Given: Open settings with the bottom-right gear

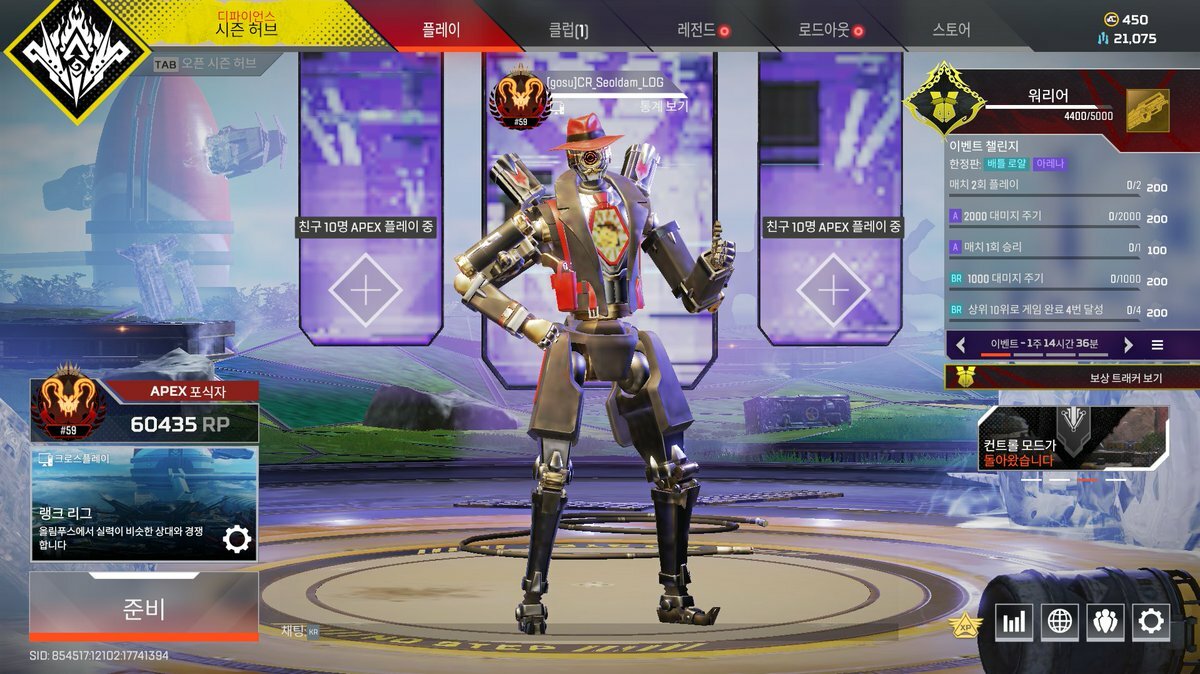Looking at the screenshot, I should click(x=1151, y=622).
